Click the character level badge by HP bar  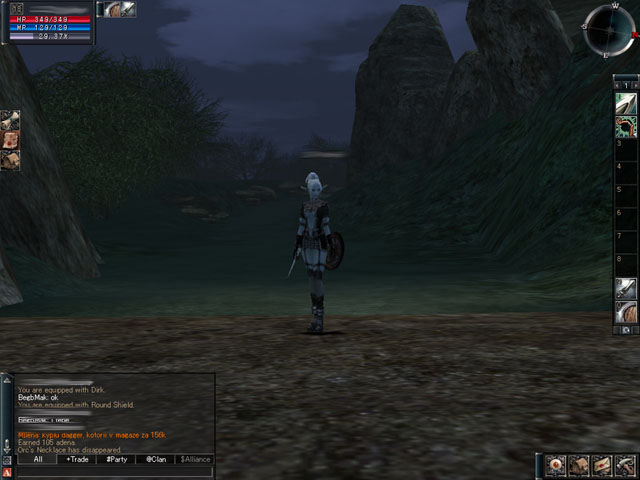(17, 9)
